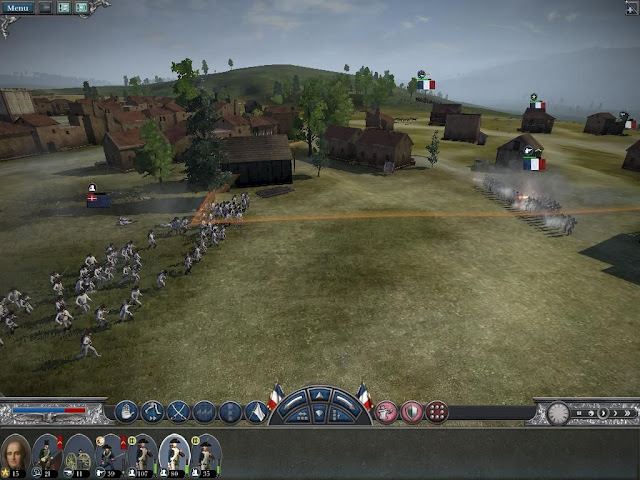Select the rifleman unit card with 21 men
Image resolution: width=640 pixels, height=480 pixels.
[x=47, y=453]
